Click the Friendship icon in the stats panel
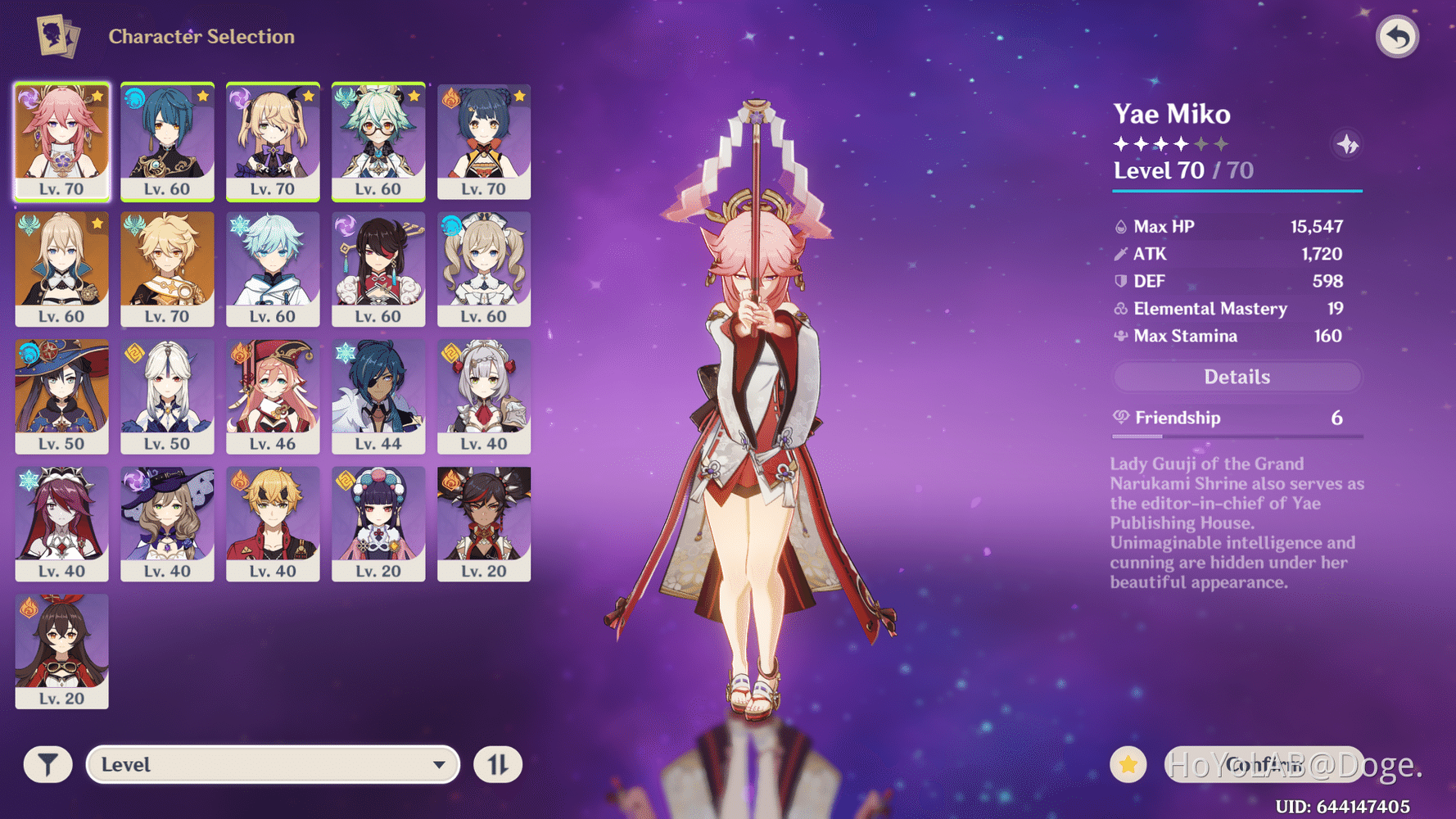The width and height of the screenshot is (1456, 819). (x=1121, y=418)
